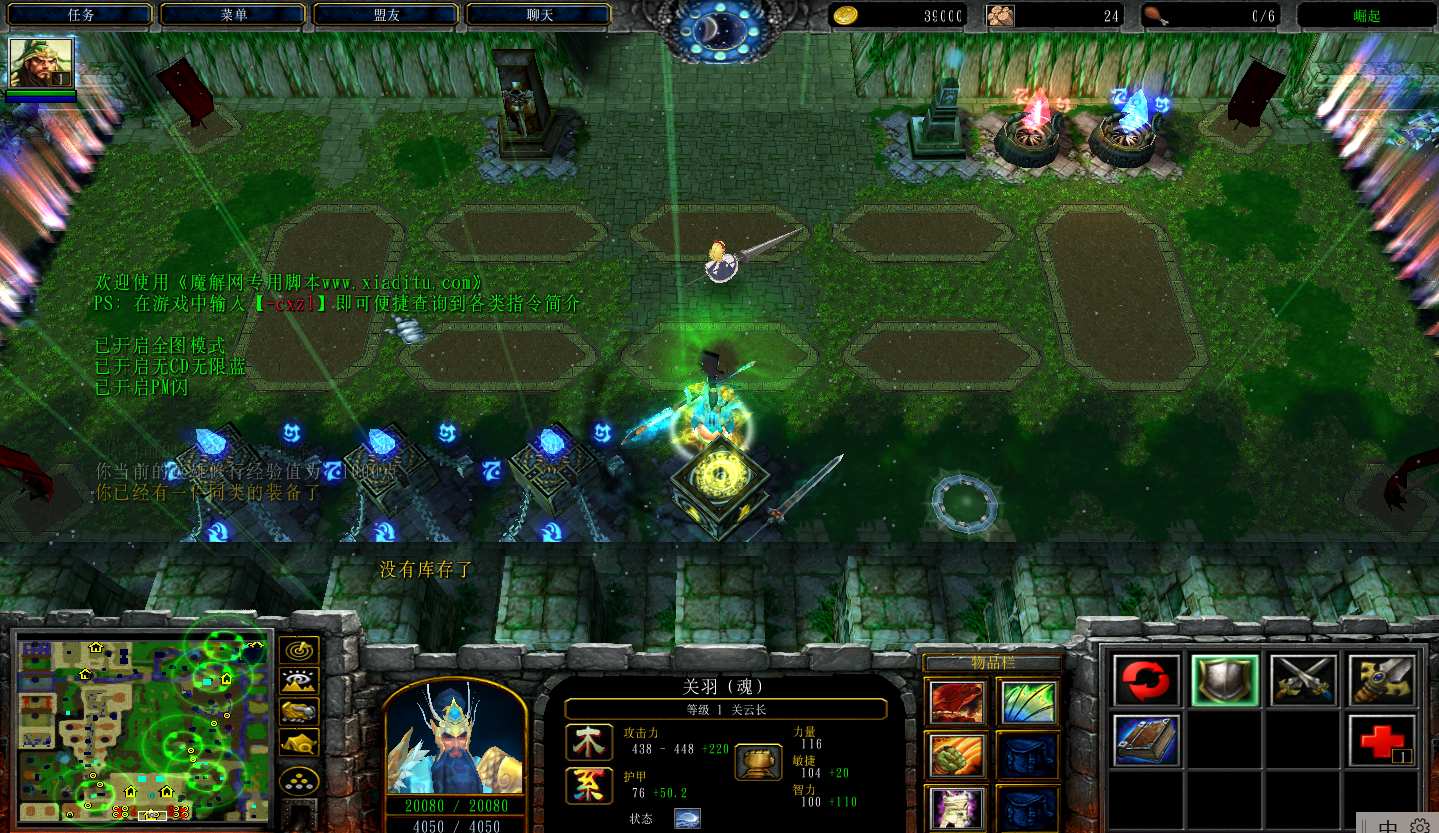
Task: Click the red circular arrows command
Action: [1147, 681]
